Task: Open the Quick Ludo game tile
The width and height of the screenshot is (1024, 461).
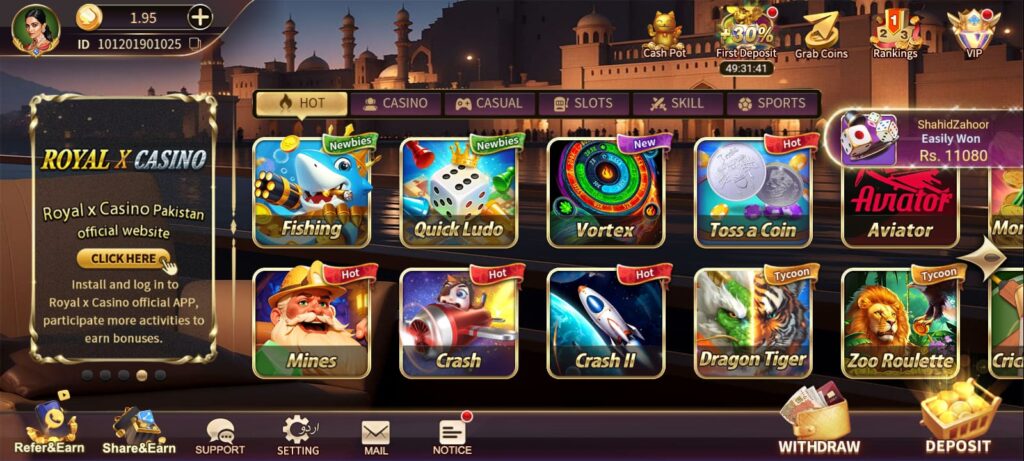Action: [458, 193]
